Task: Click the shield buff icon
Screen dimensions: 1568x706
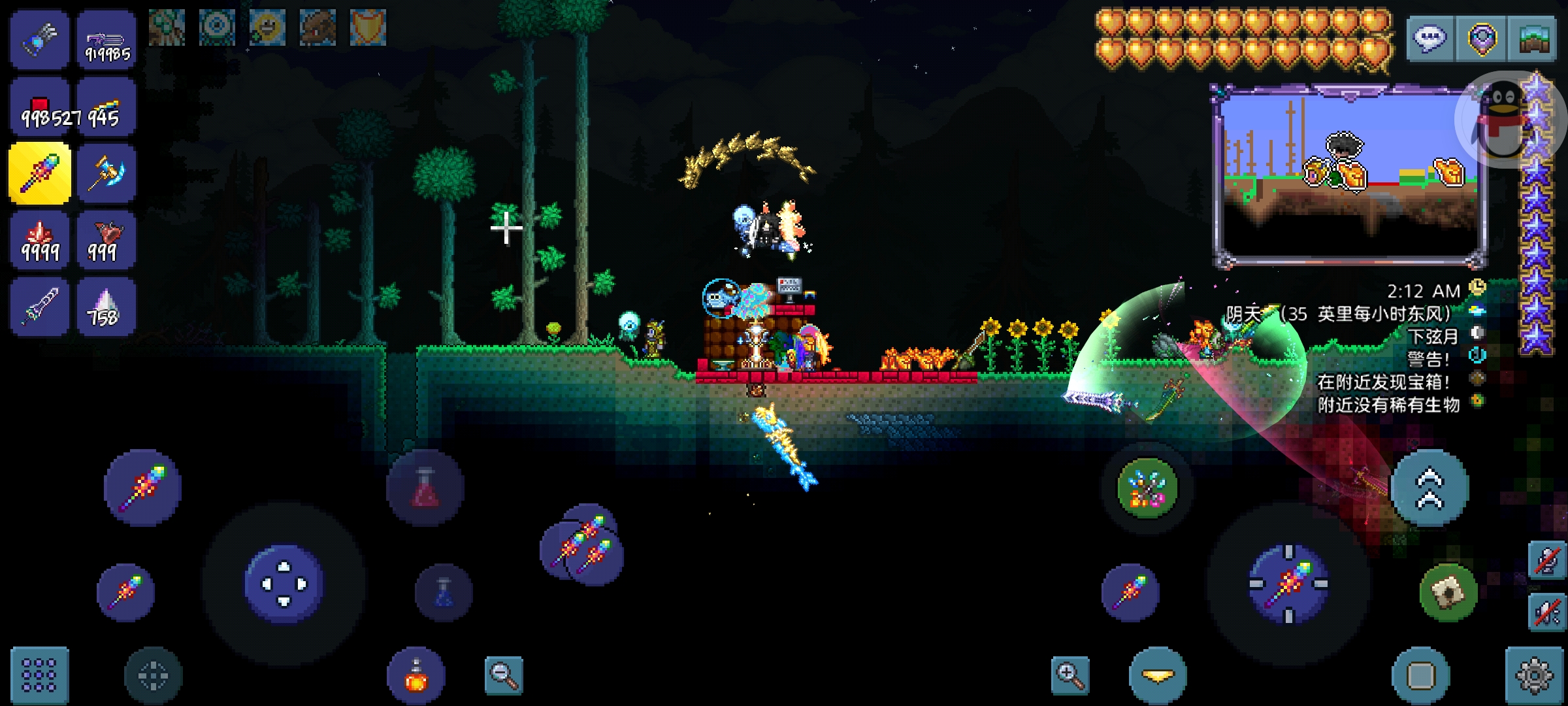Action: (368, 27)
